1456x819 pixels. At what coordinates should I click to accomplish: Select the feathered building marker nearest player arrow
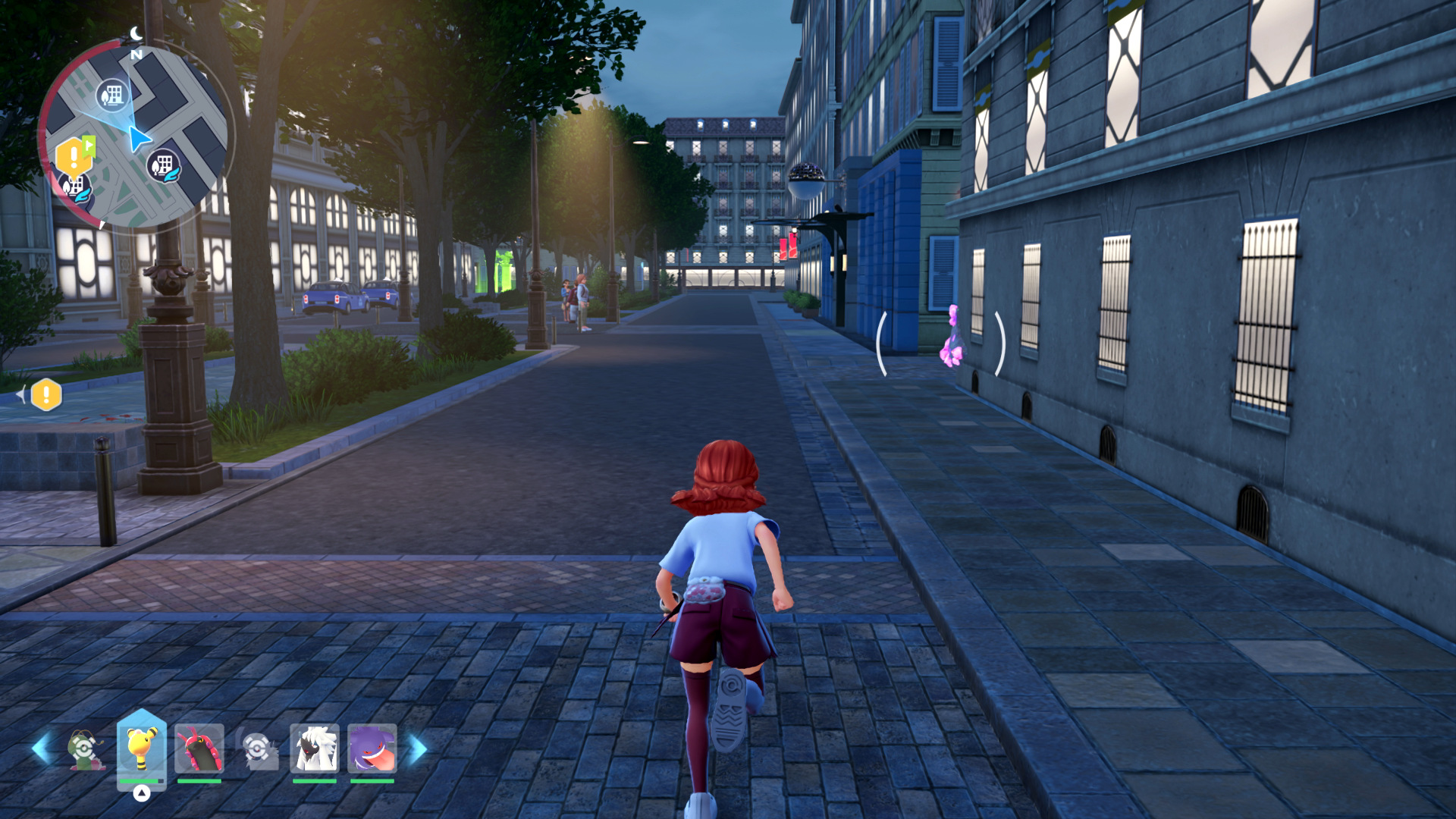pyautogui.click(x=163, y=165)
